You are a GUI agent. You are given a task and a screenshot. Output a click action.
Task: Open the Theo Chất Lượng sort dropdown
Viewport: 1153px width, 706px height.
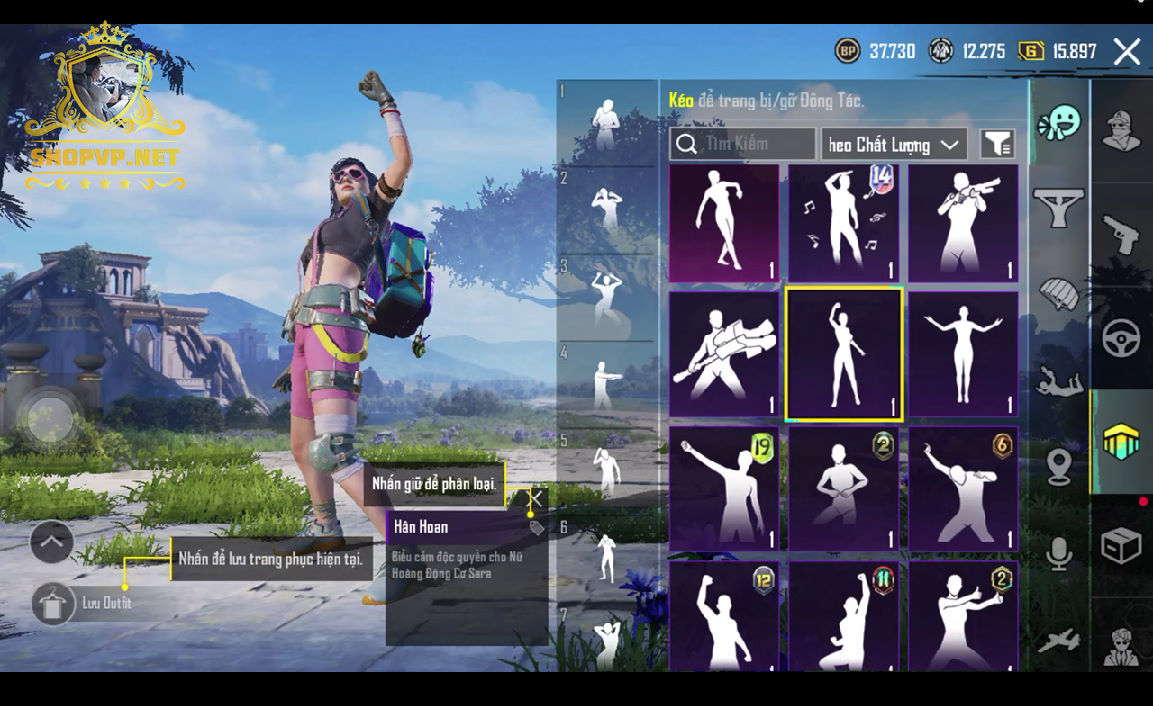893,145
